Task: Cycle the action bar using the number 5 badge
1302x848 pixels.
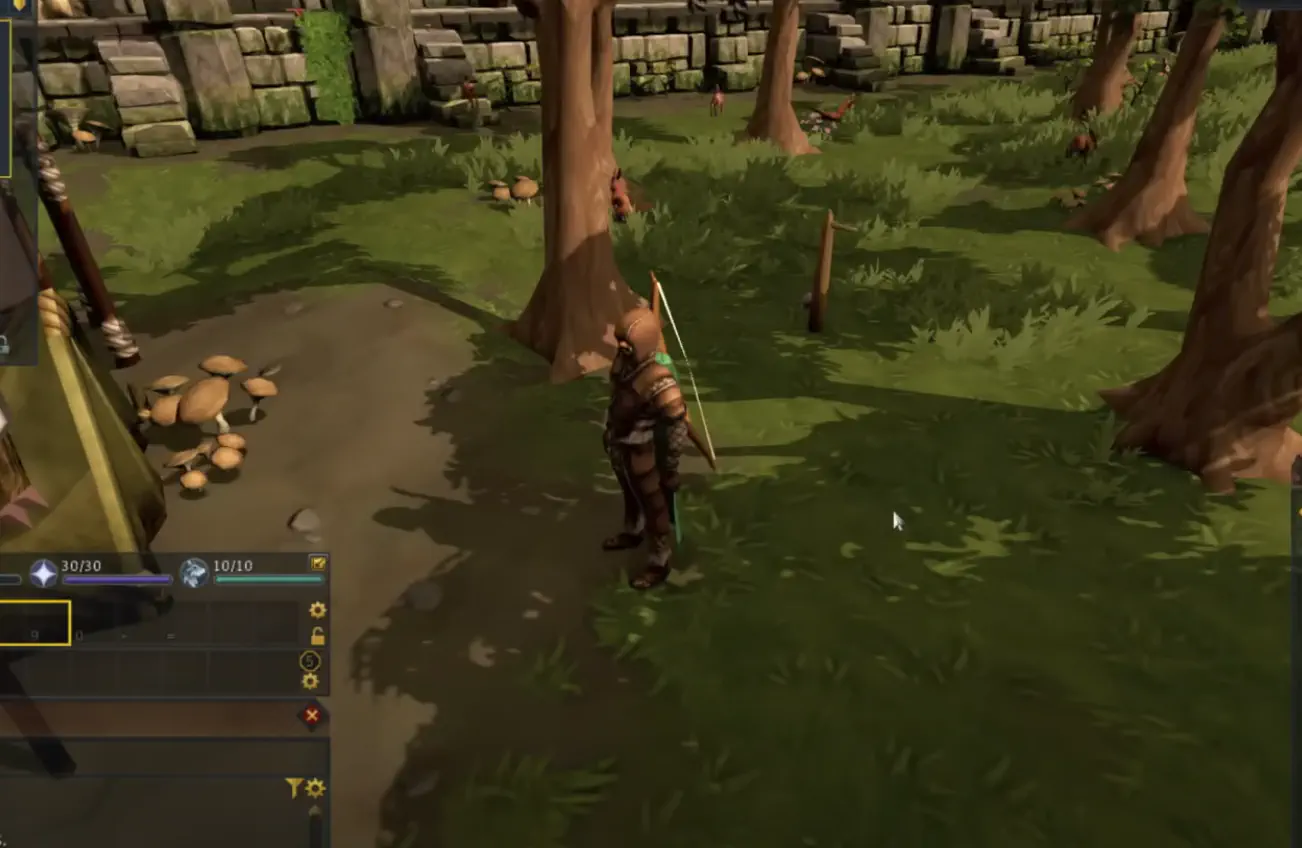Action: [x=309, y=662]
